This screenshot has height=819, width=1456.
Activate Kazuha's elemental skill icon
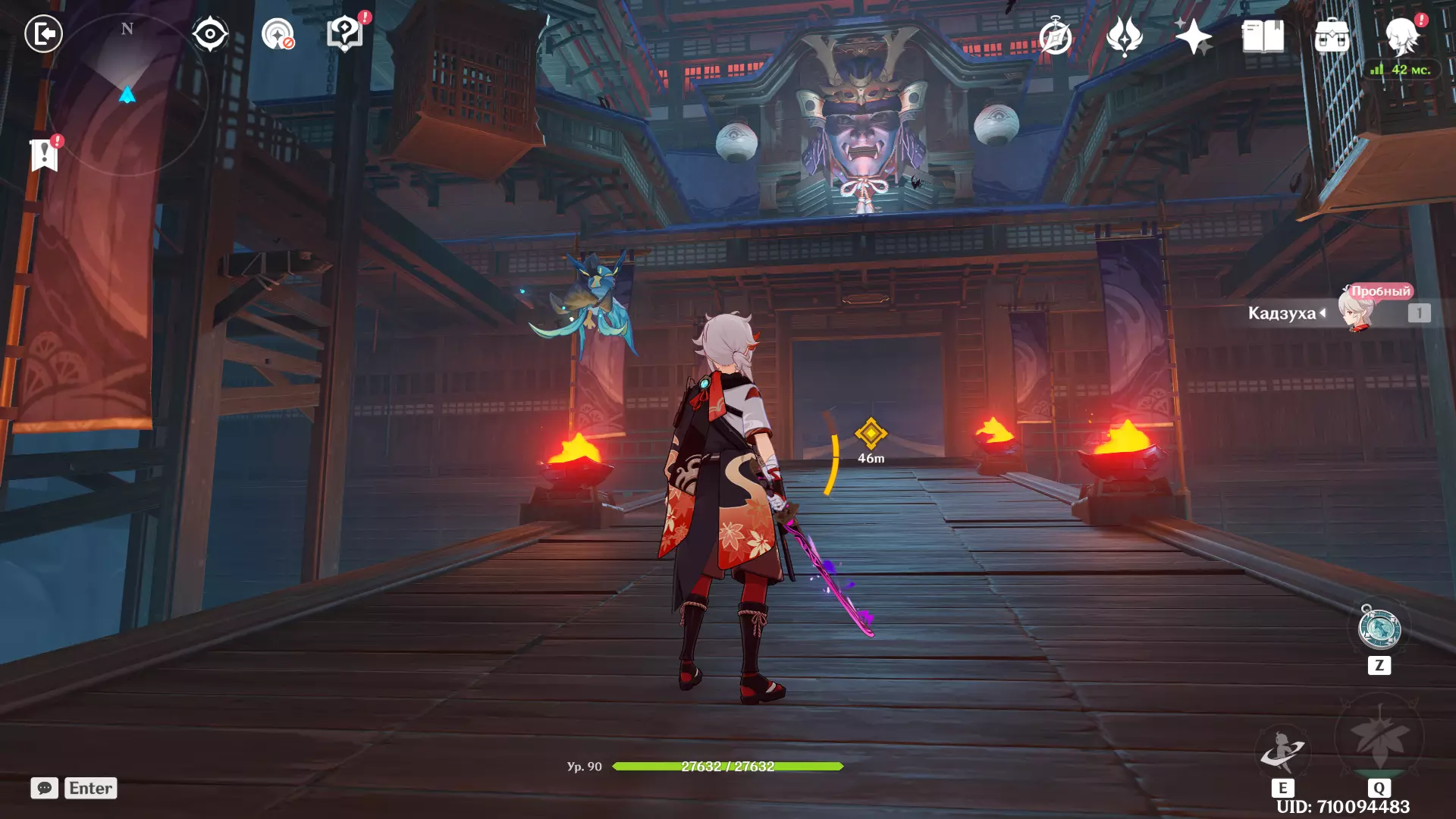coord(1282,752)
